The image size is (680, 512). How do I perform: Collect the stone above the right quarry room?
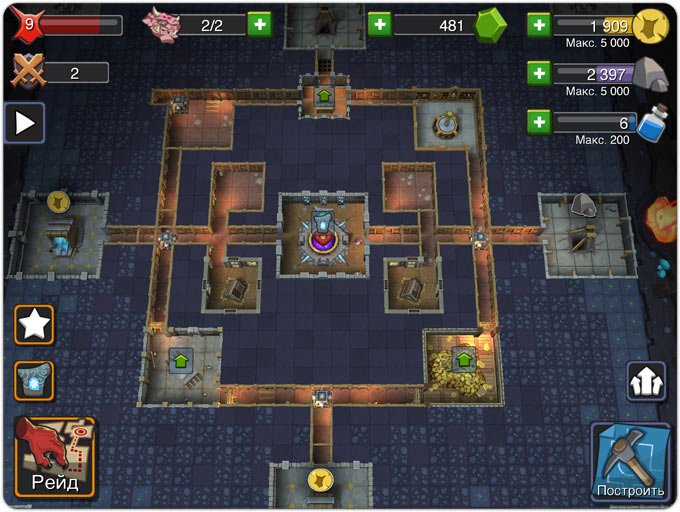584,206
